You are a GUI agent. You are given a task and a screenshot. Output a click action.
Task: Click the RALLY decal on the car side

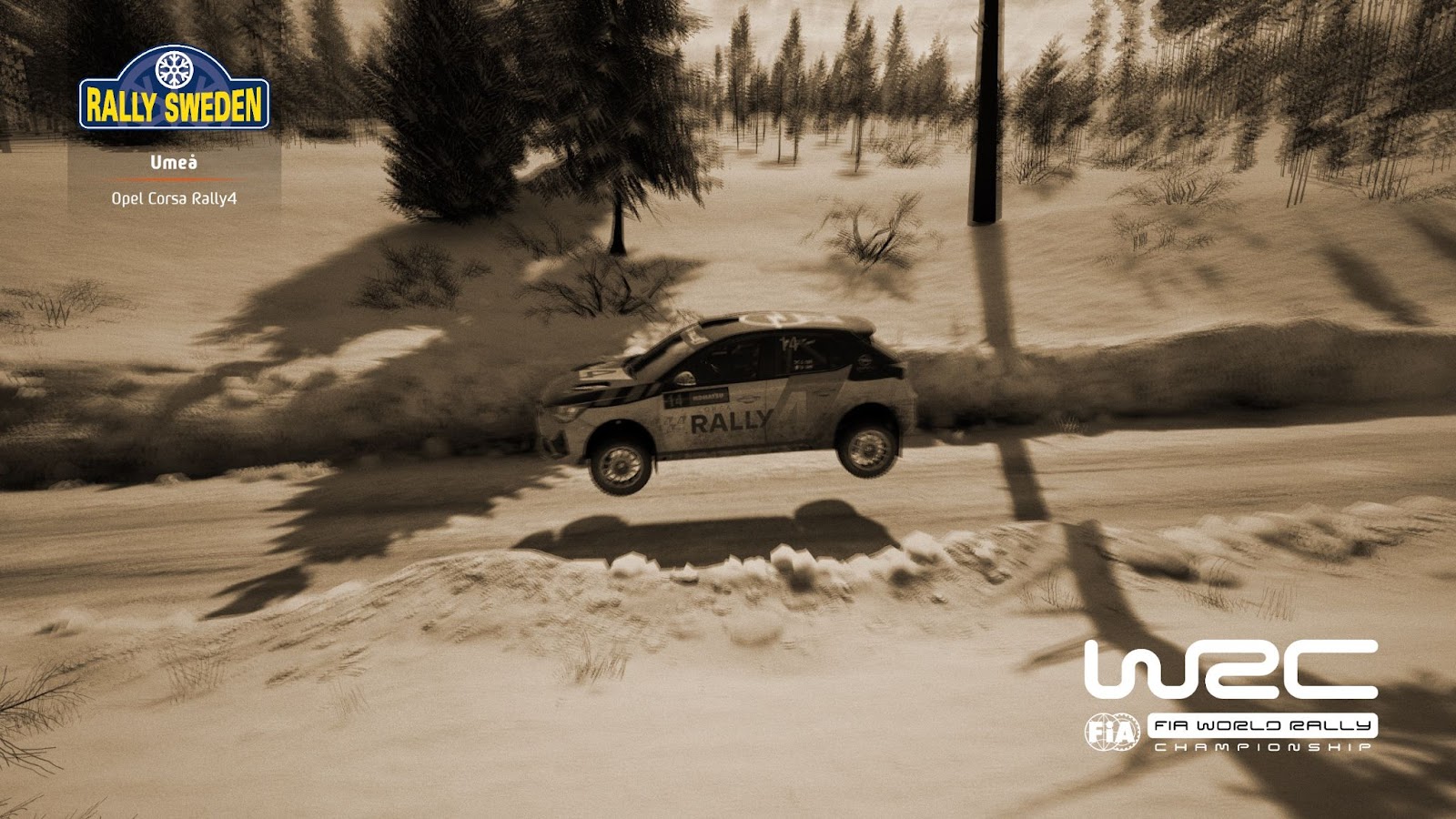coord(730,420)
